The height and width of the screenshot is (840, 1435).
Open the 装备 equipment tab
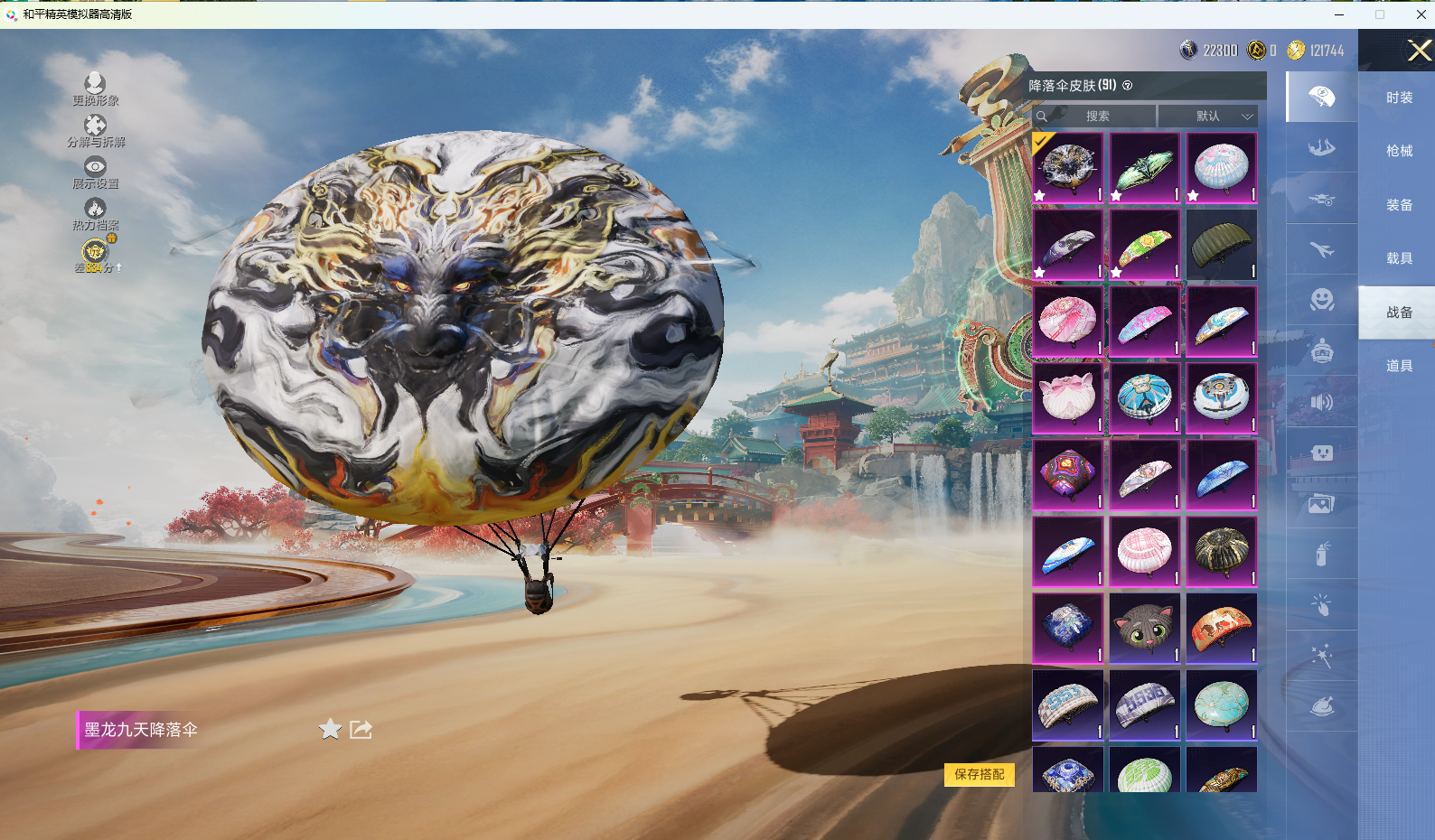click(1399, 205)
